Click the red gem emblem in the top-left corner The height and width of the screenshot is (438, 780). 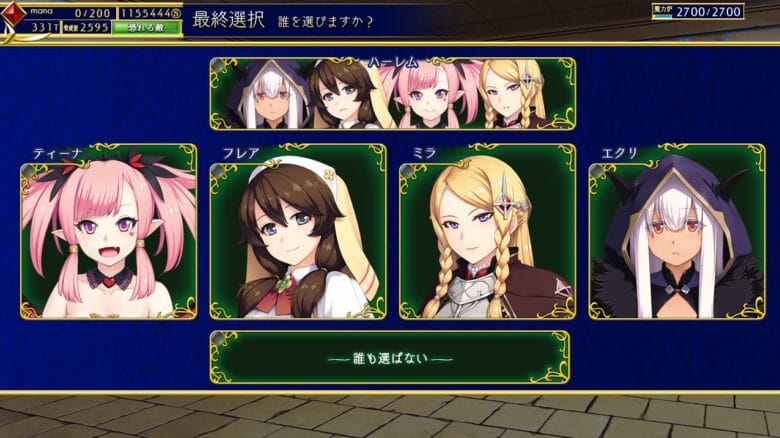tap(14, 15)
